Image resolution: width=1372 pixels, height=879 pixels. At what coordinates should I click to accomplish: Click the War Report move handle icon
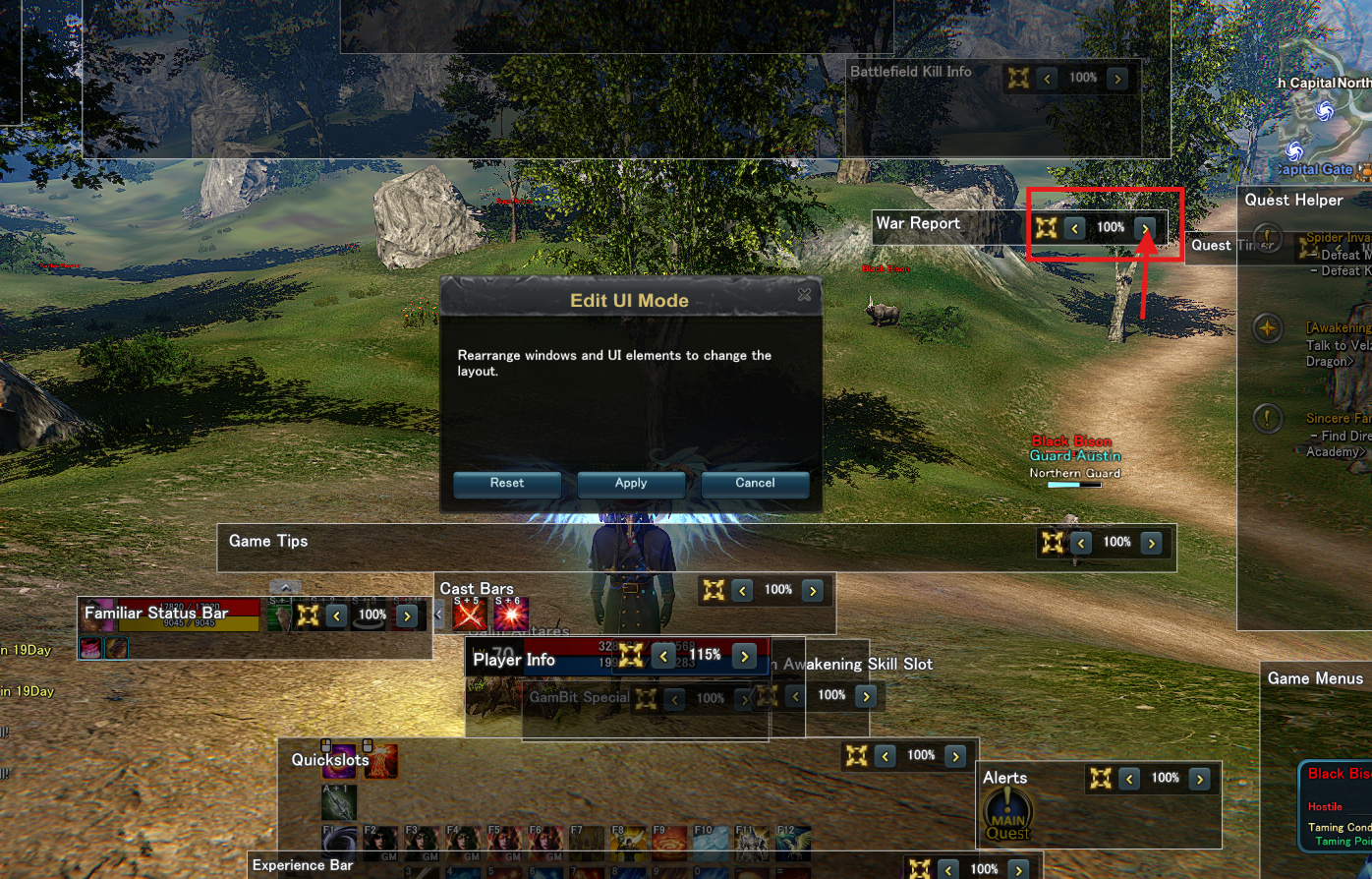1046,228
